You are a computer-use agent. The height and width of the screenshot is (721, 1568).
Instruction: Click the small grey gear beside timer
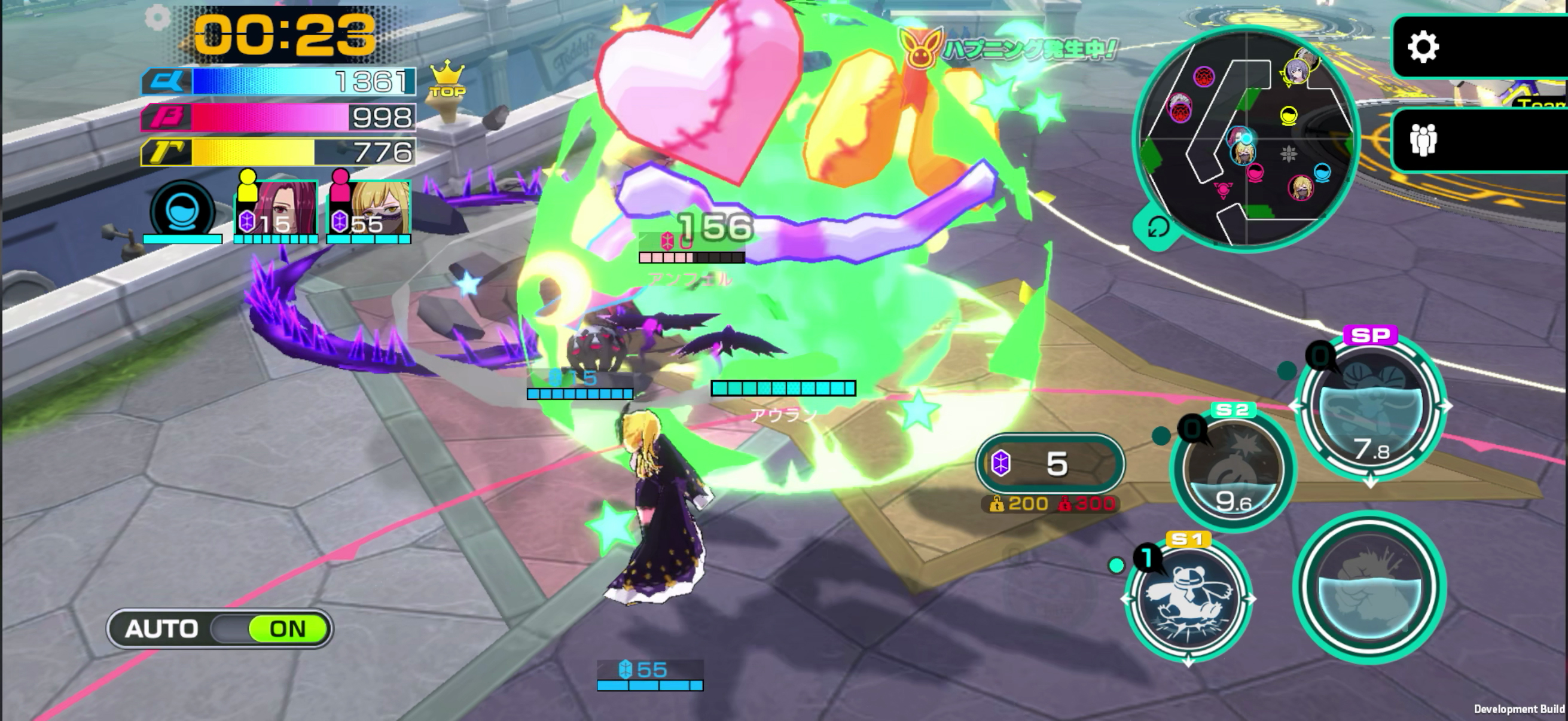point(158,19)
